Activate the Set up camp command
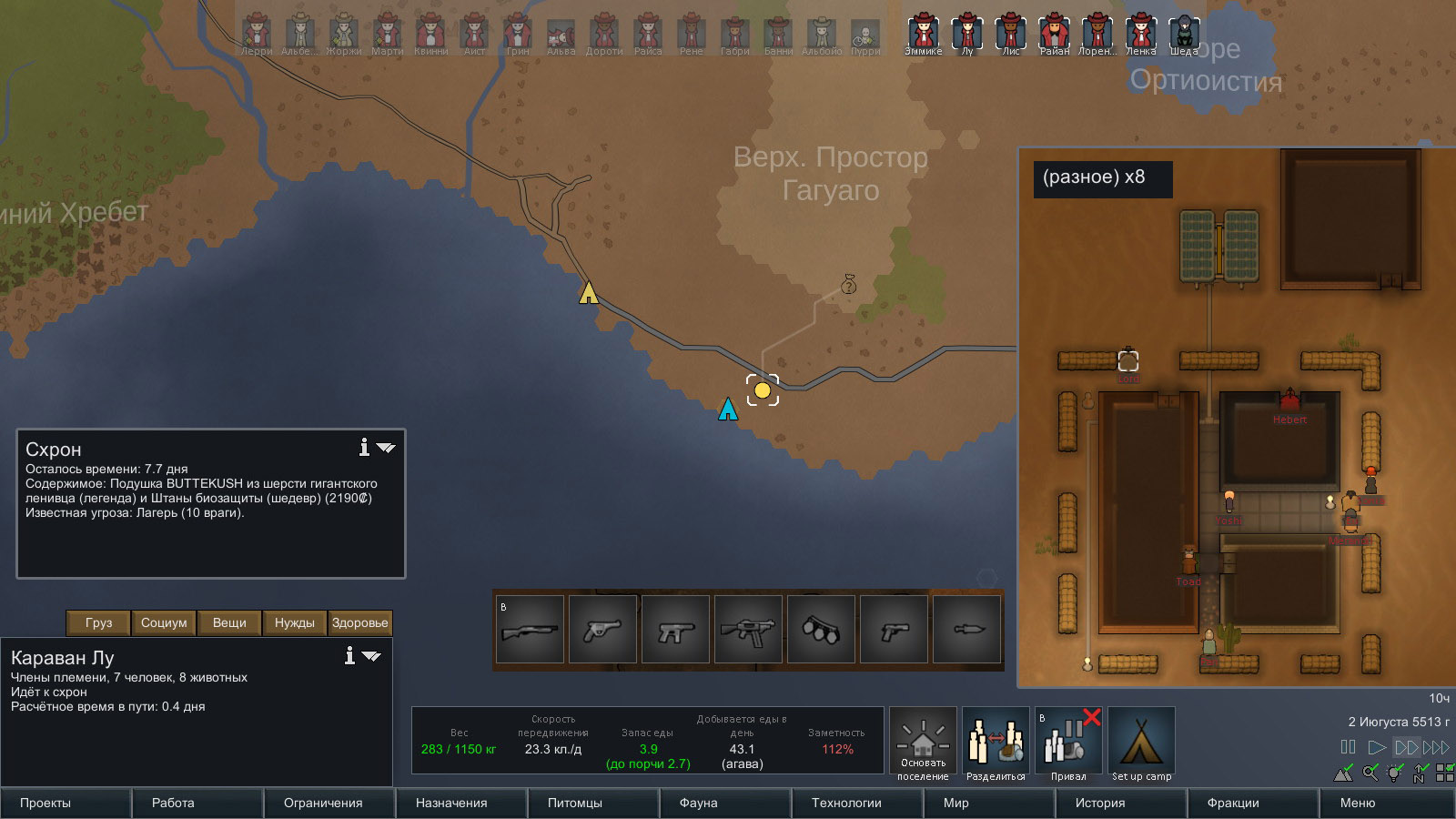 pos(1141,743)
